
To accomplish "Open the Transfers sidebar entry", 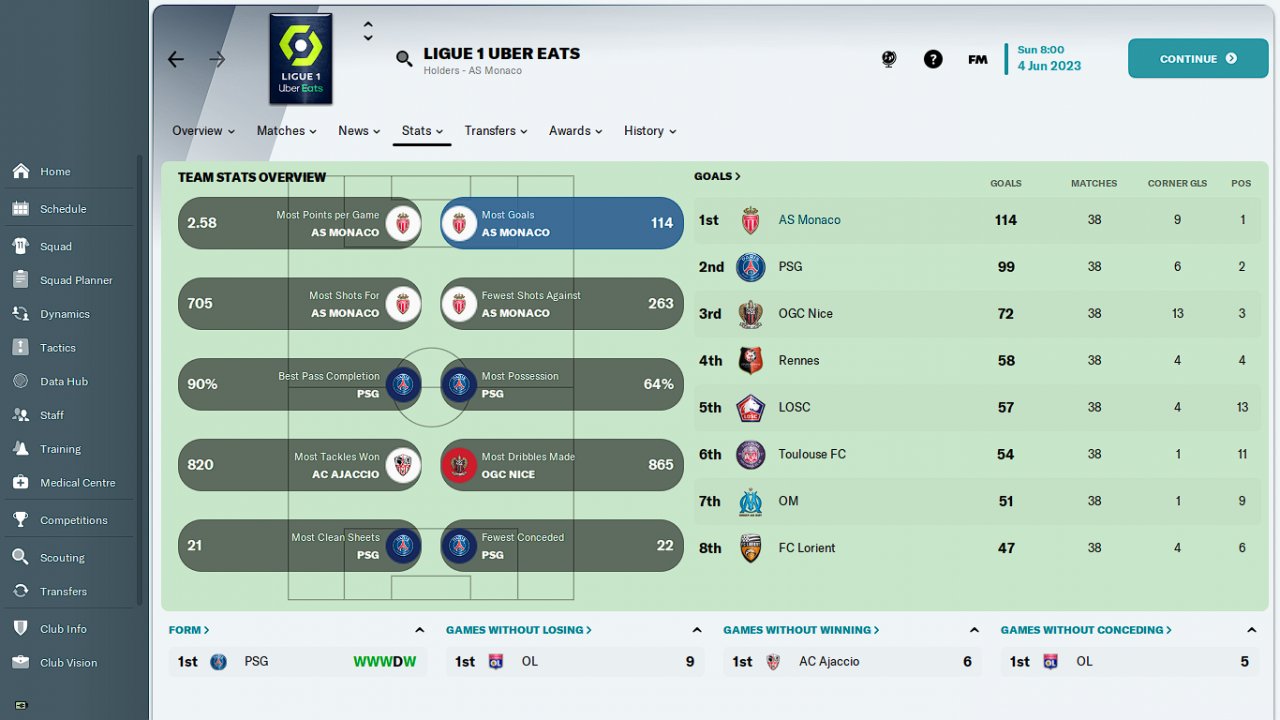I will coord(63,591).
